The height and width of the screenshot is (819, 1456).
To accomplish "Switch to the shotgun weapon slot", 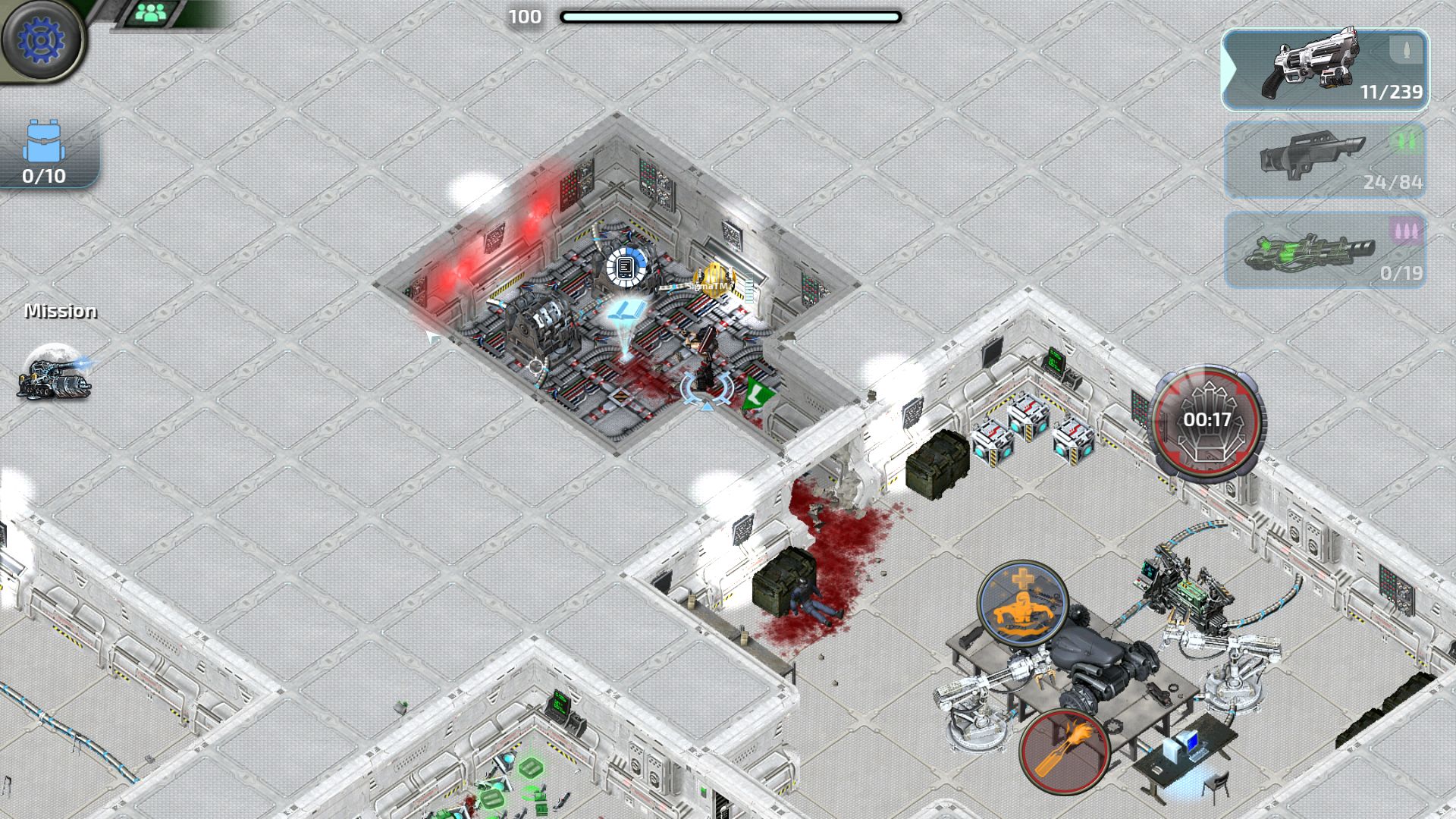I will [1325, 161].
